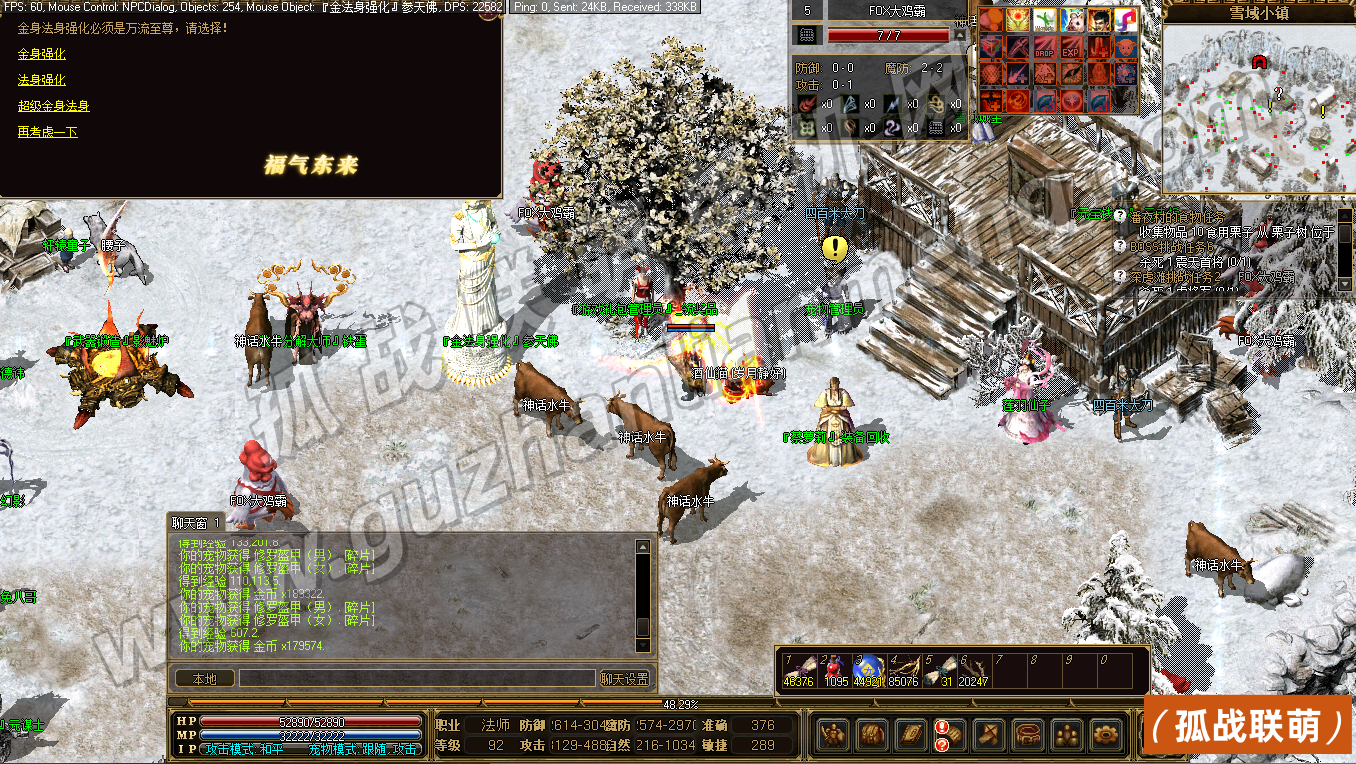Screen dimensions: 1356x764
Task: Open the gear settings button
Action: pyautogui.click(x=1105, y=735)
